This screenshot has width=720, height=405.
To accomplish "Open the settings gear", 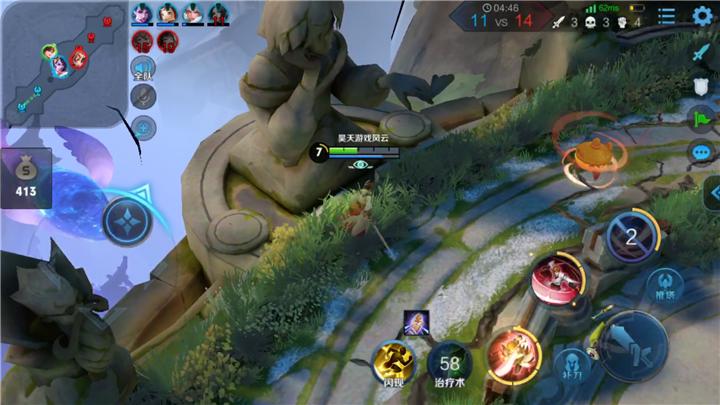I will click(x=702, y=15).
